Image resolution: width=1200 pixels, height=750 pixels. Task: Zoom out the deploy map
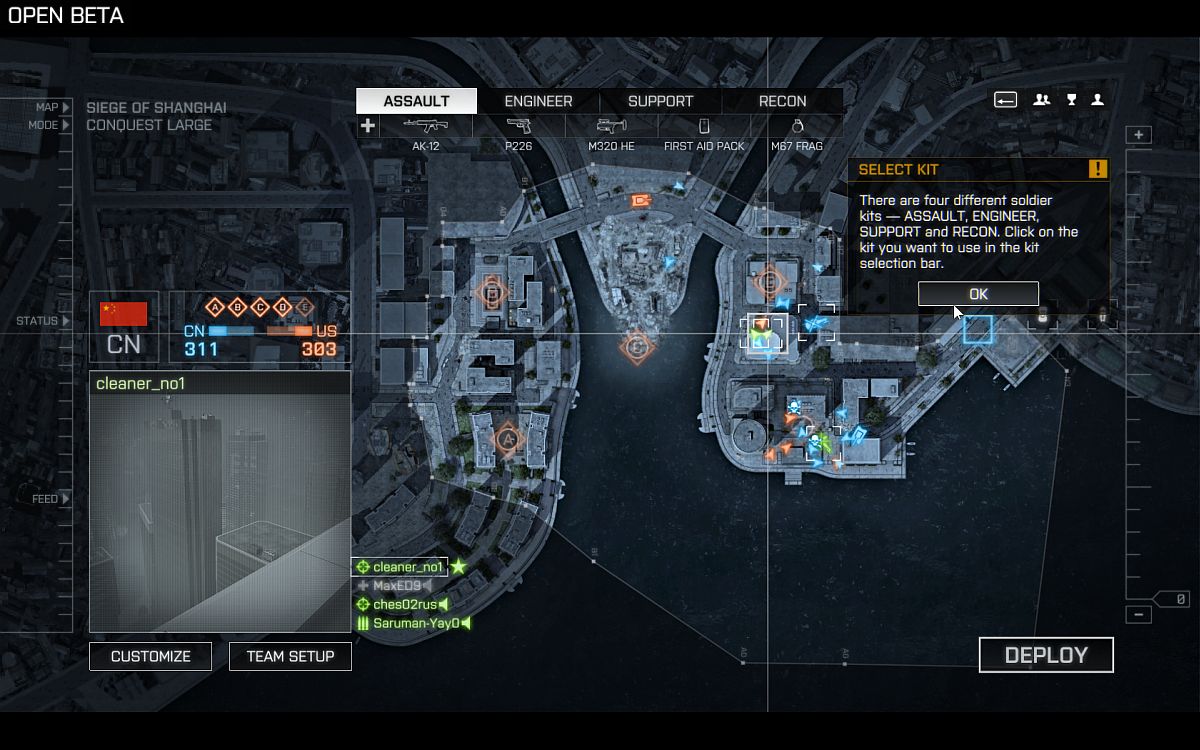pos(1139,615)
